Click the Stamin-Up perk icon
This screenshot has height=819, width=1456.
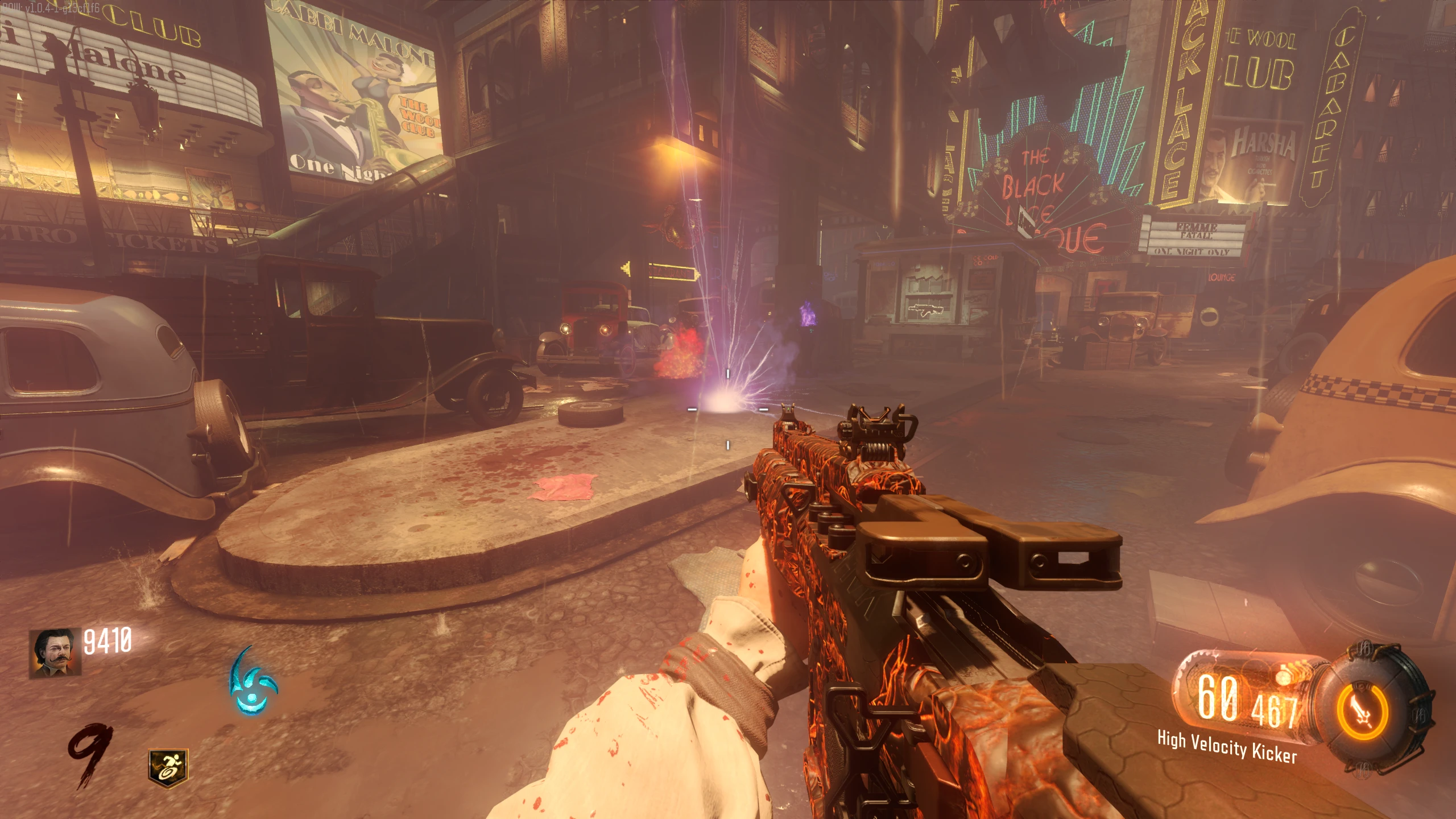168,768
